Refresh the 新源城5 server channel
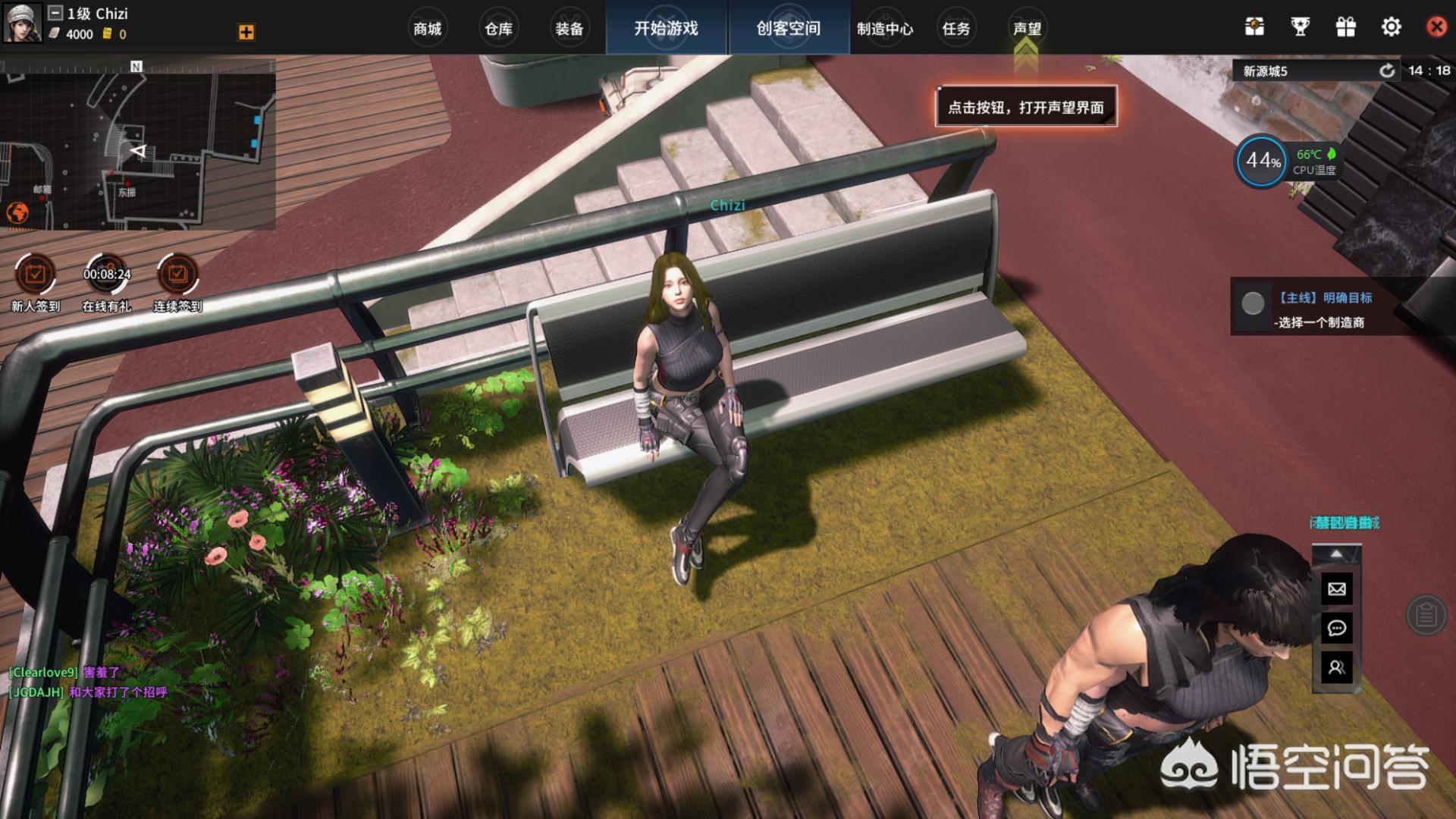The image size is (1456, 819). point(1387,71)
